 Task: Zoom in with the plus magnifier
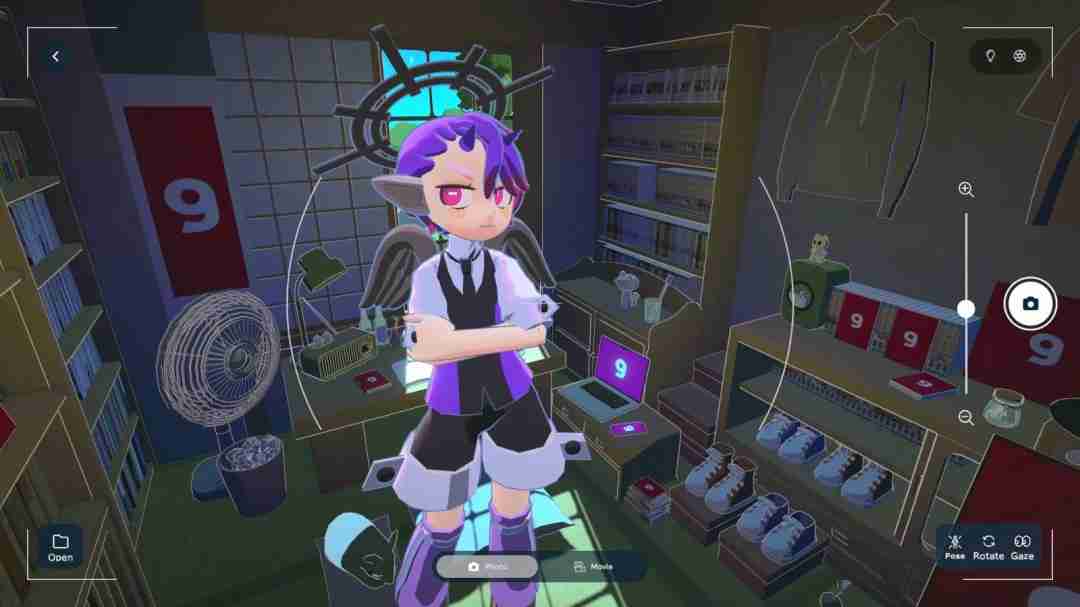tap(966, 189)
